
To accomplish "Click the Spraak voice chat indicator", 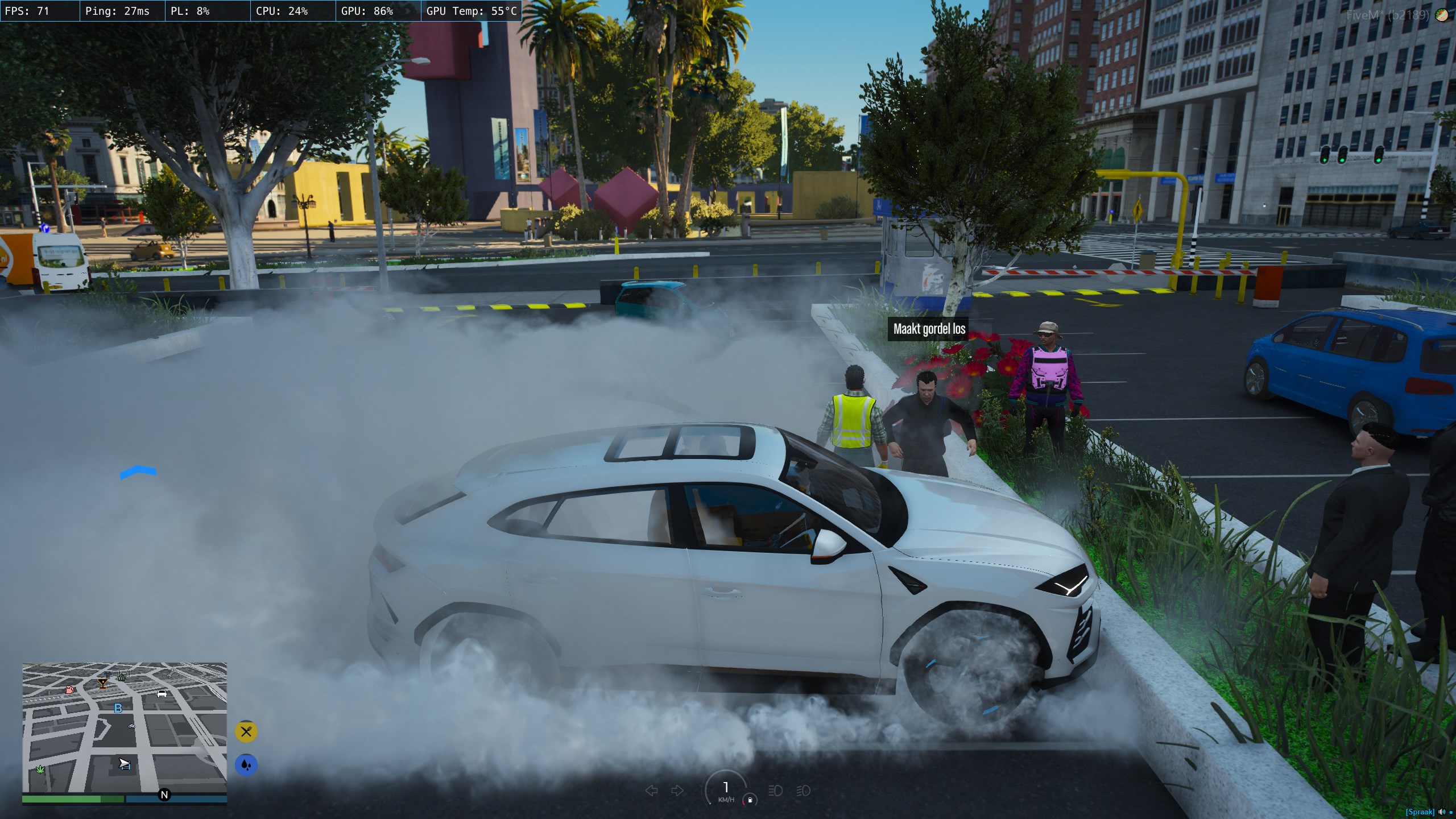I will click(x=1419, y=812).
